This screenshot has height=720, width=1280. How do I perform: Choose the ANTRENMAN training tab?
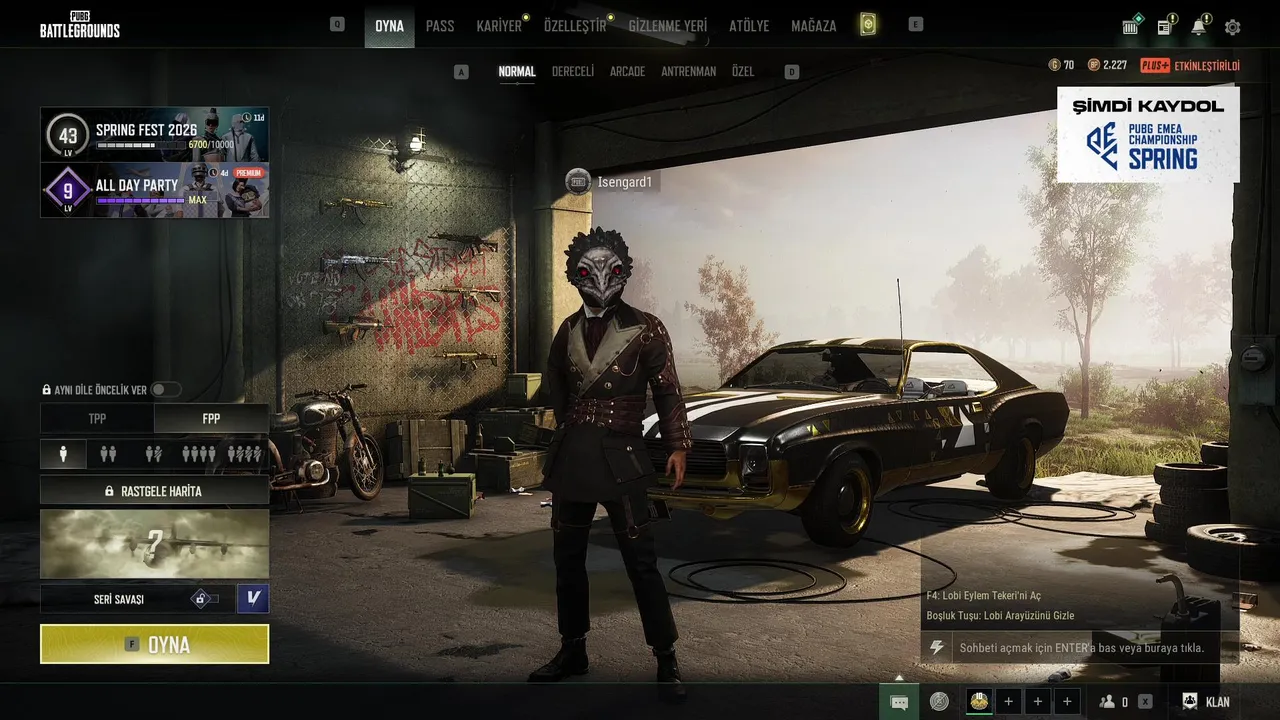(688, 72)
